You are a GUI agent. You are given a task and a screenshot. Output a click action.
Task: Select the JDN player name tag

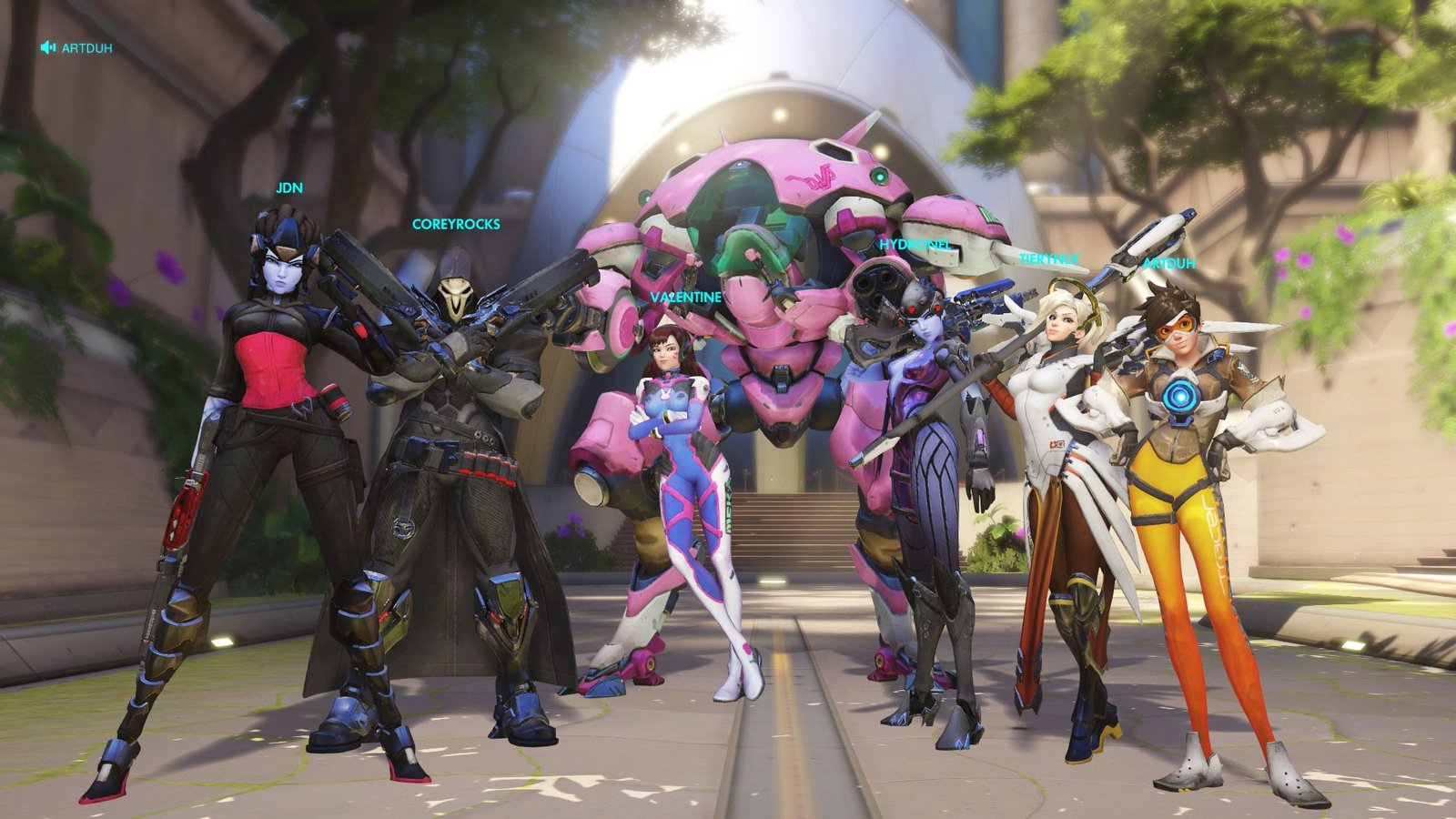289,188
